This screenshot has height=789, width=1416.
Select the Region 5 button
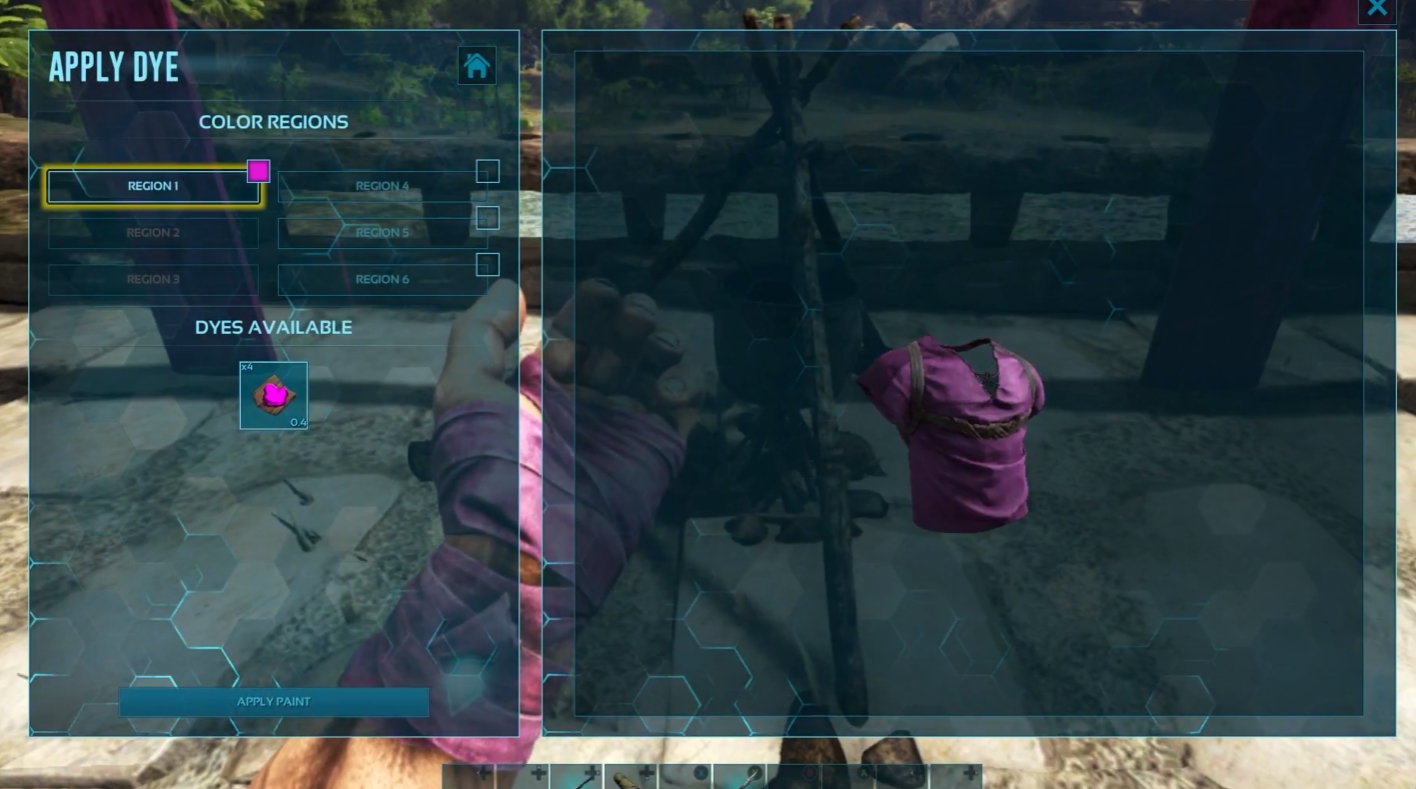(382, 232)
